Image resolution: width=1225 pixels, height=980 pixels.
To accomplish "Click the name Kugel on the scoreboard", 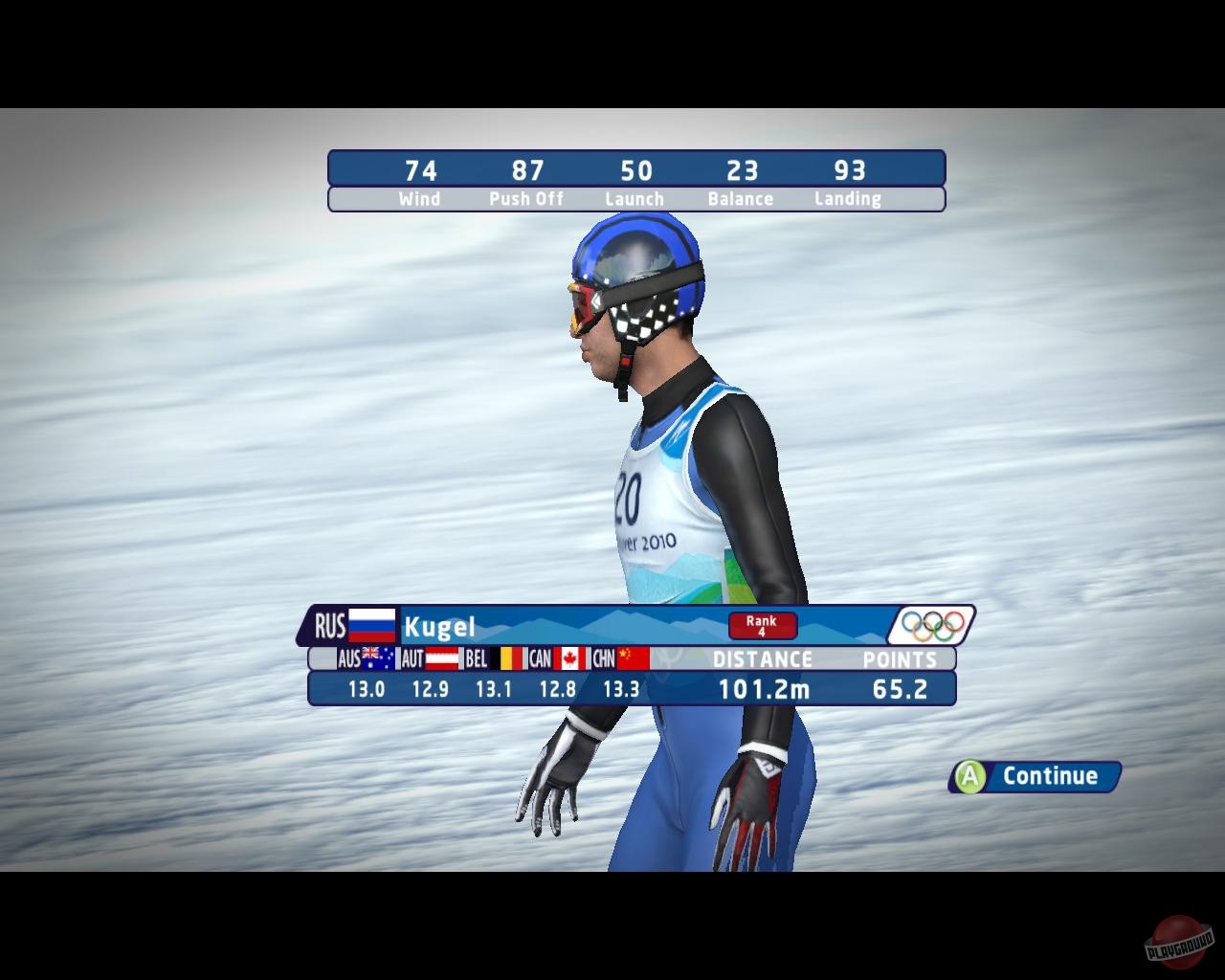I will pos(440,627).
